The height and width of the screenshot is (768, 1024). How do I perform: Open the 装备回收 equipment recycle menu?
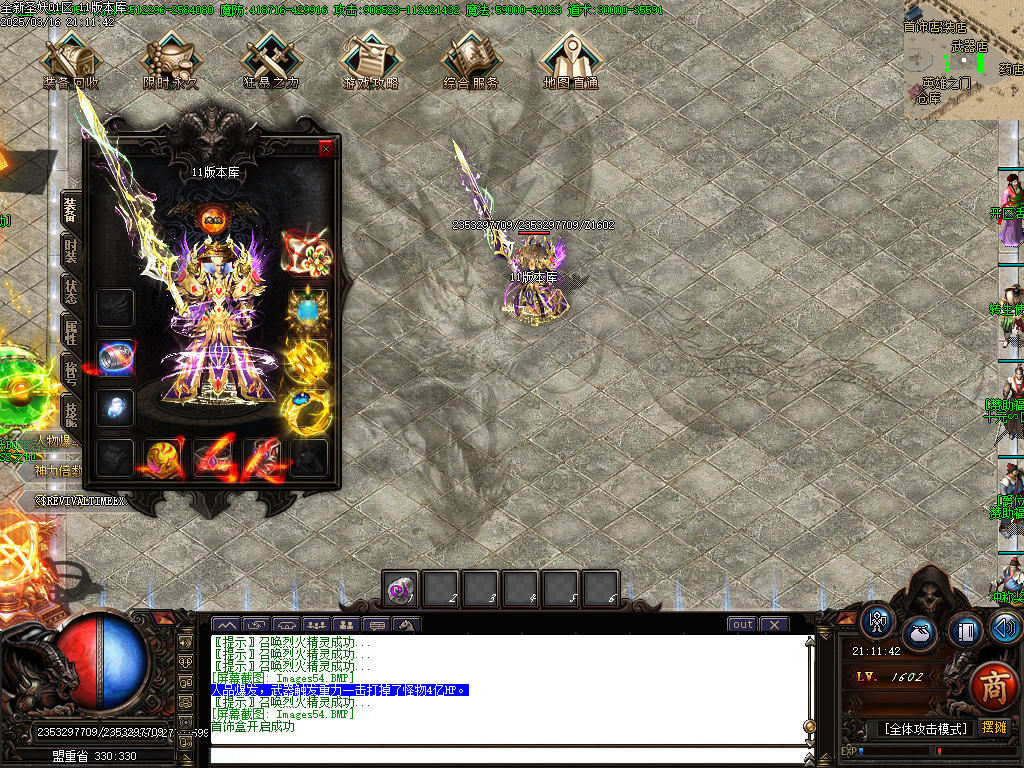(72, 60)
